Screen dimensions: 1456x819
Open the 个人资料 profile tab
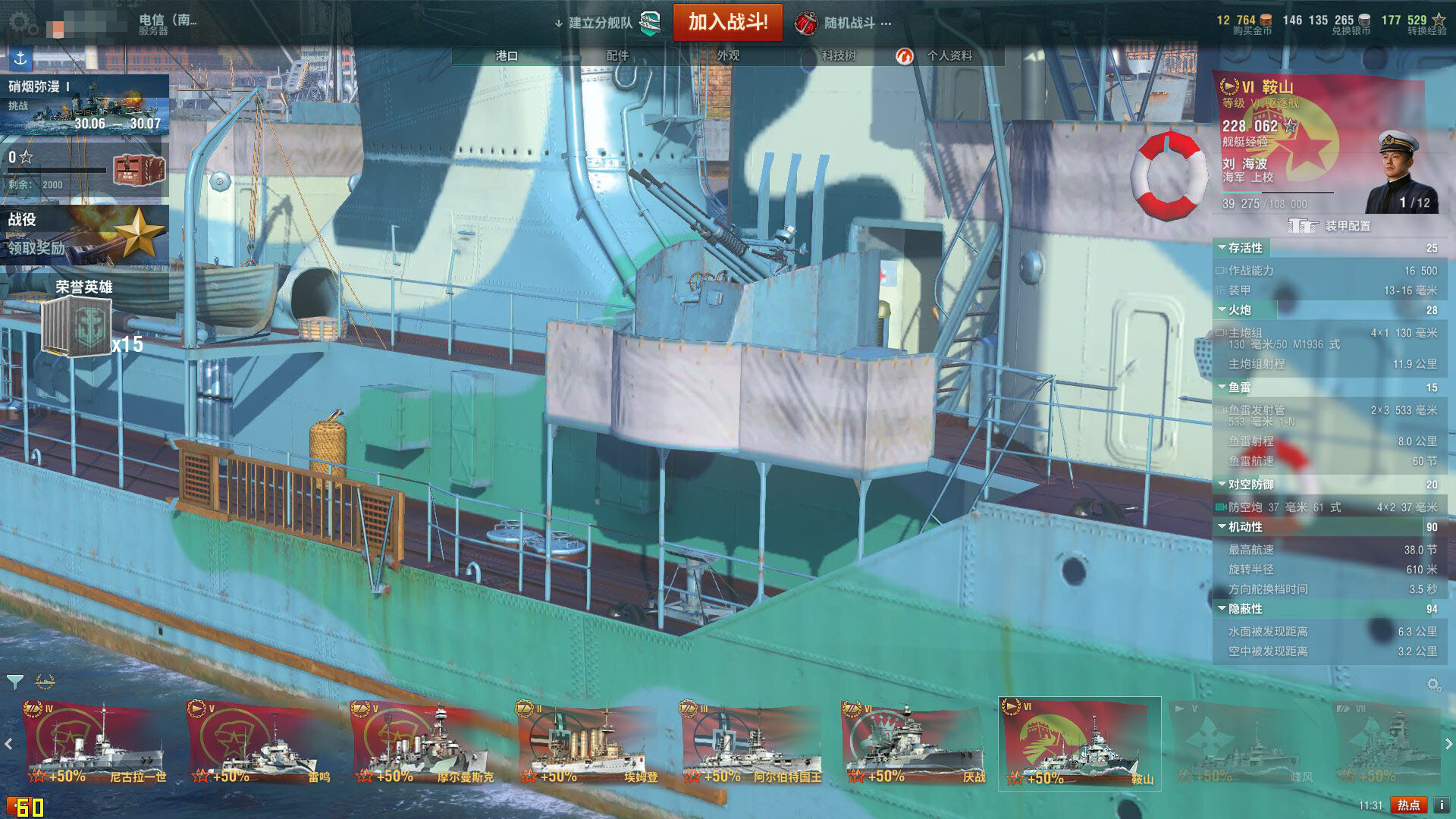pyautogui.click(x=948, y=55)
